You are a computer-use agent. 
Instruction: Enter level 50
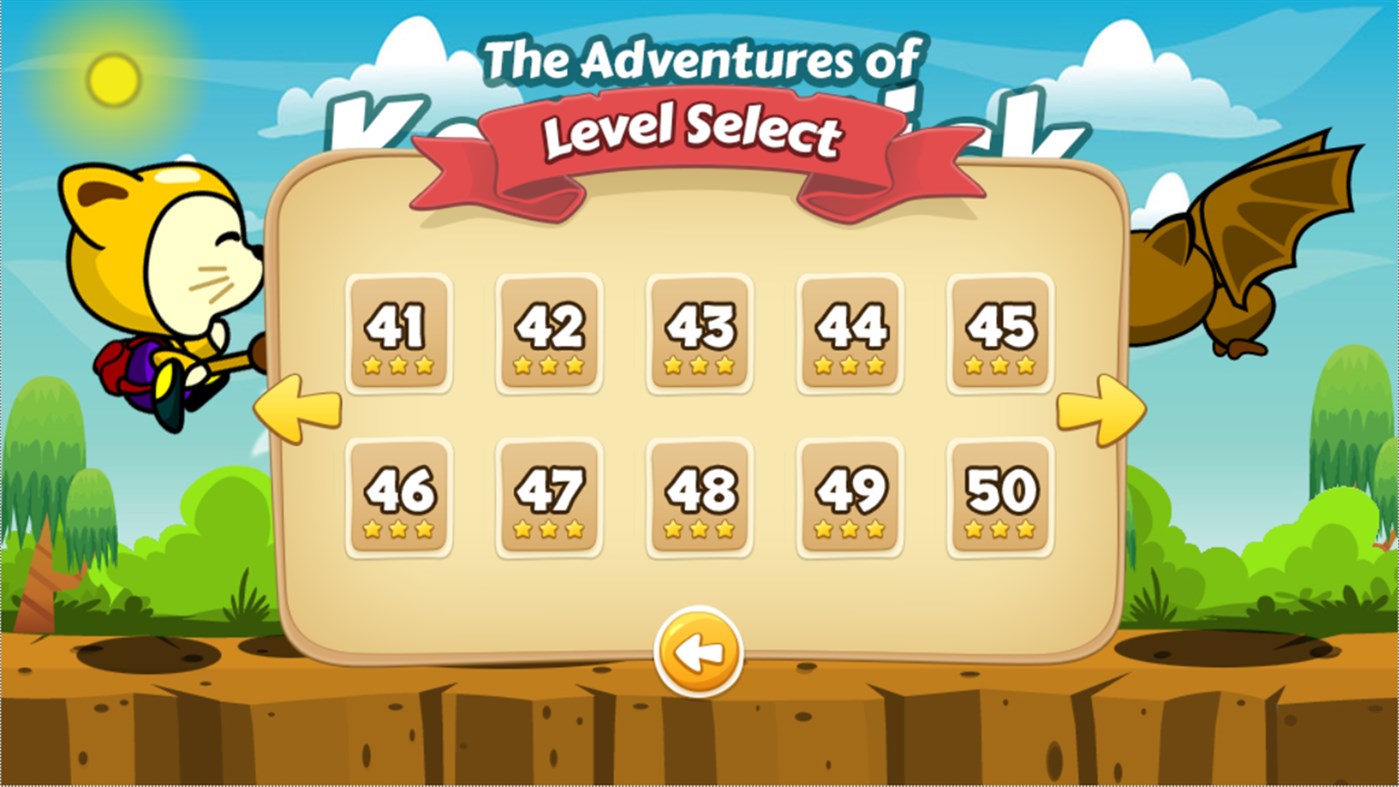click(998, 495)
